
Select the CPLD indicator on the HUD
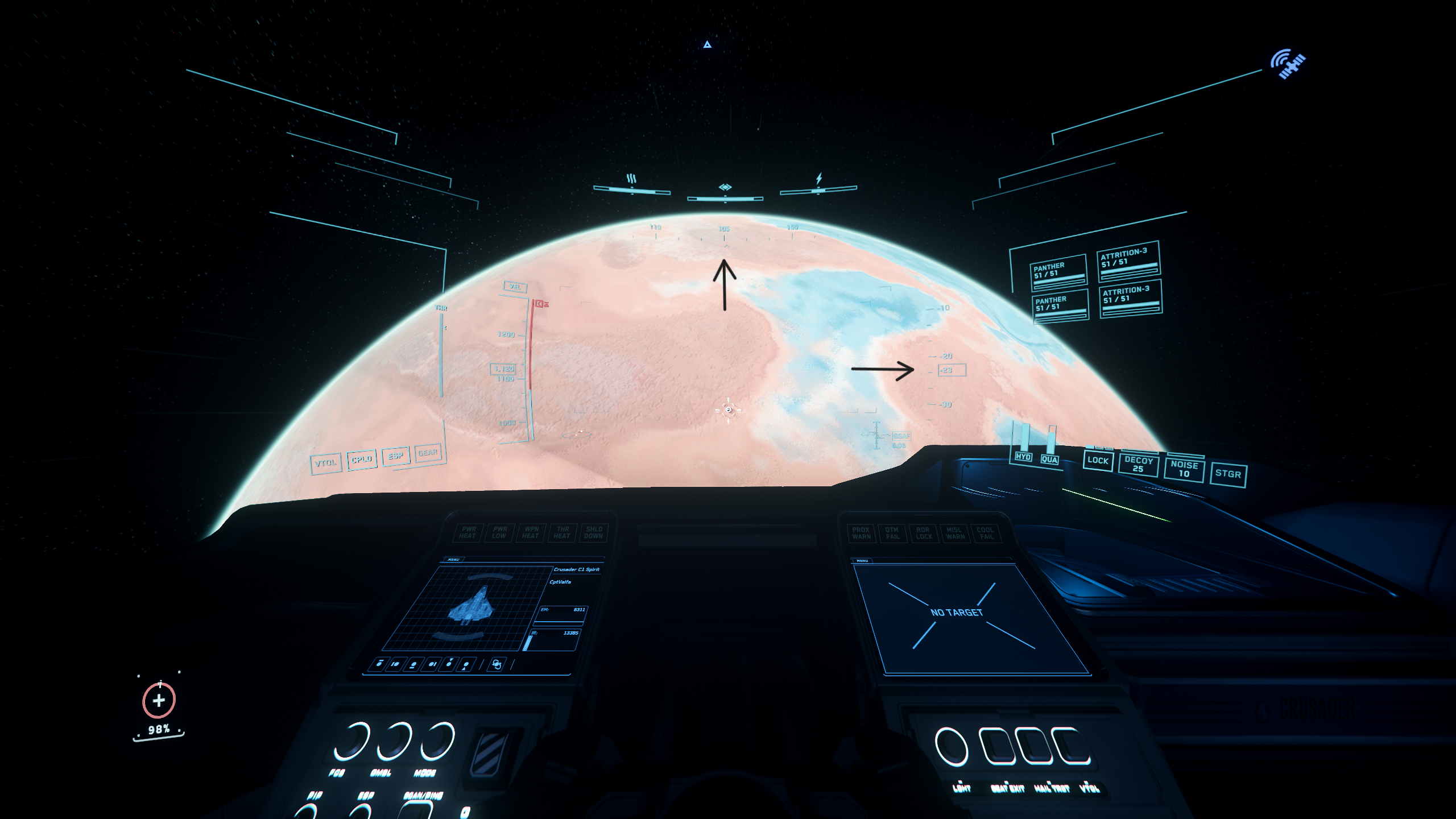point(362,459)
